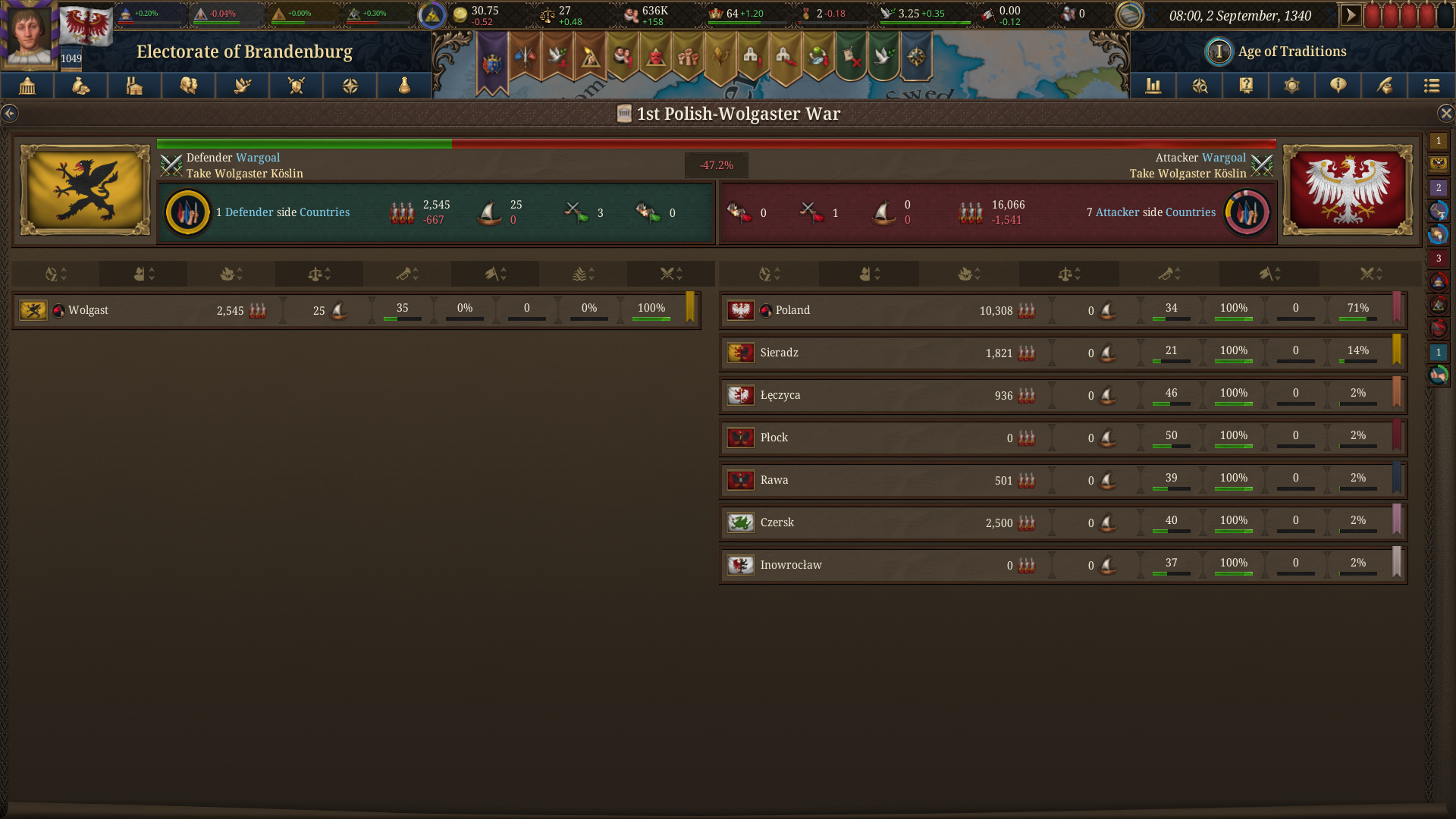Viewport: 1456px width, 819px height.
Task: Open the game settings gear
Action: [x=1291, y=86]
